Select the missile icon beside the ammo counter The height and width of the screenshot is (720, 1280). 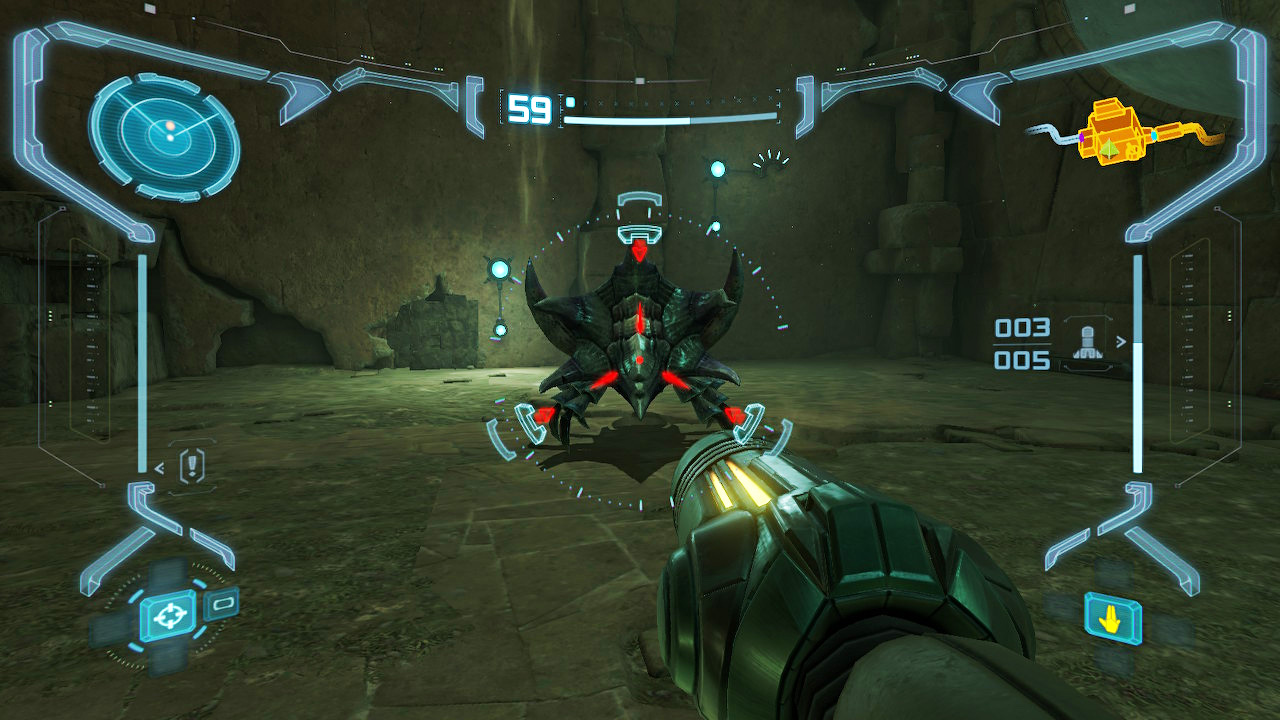pos(1088,343)
